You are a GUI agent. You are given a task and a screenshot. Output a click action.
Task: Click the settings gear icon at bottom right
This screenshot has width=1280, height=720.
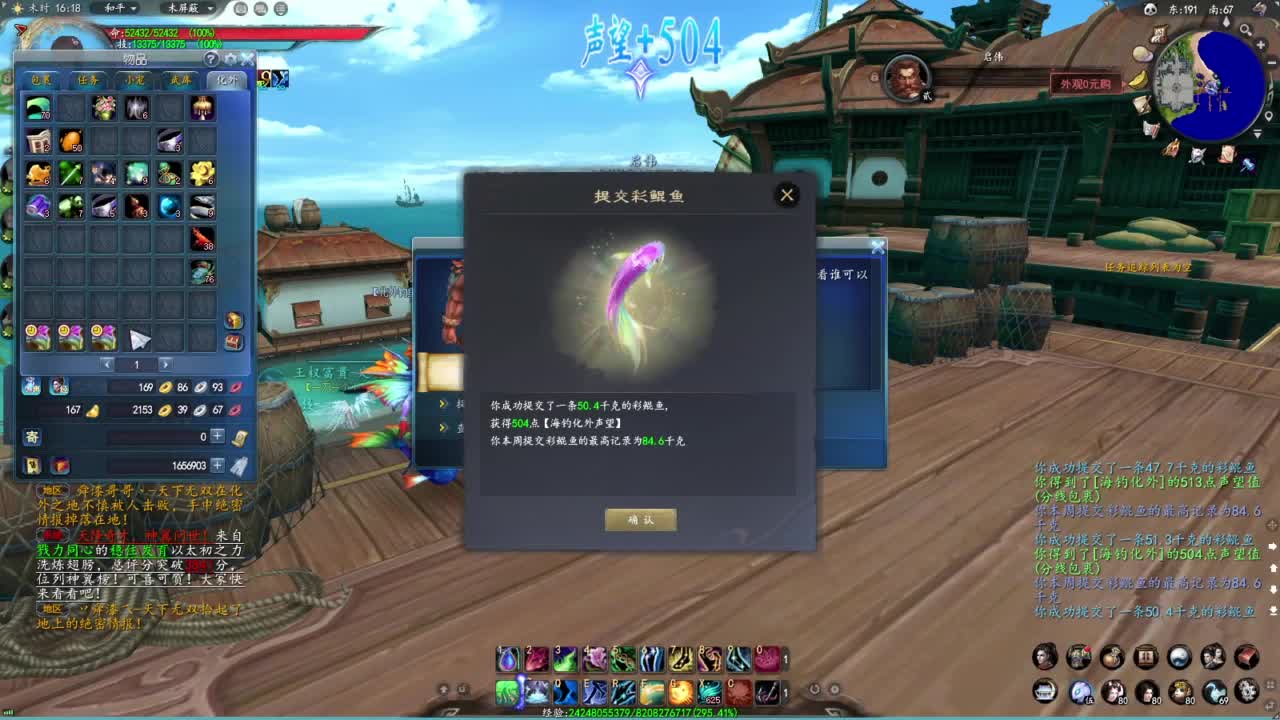coord(1247,691)
